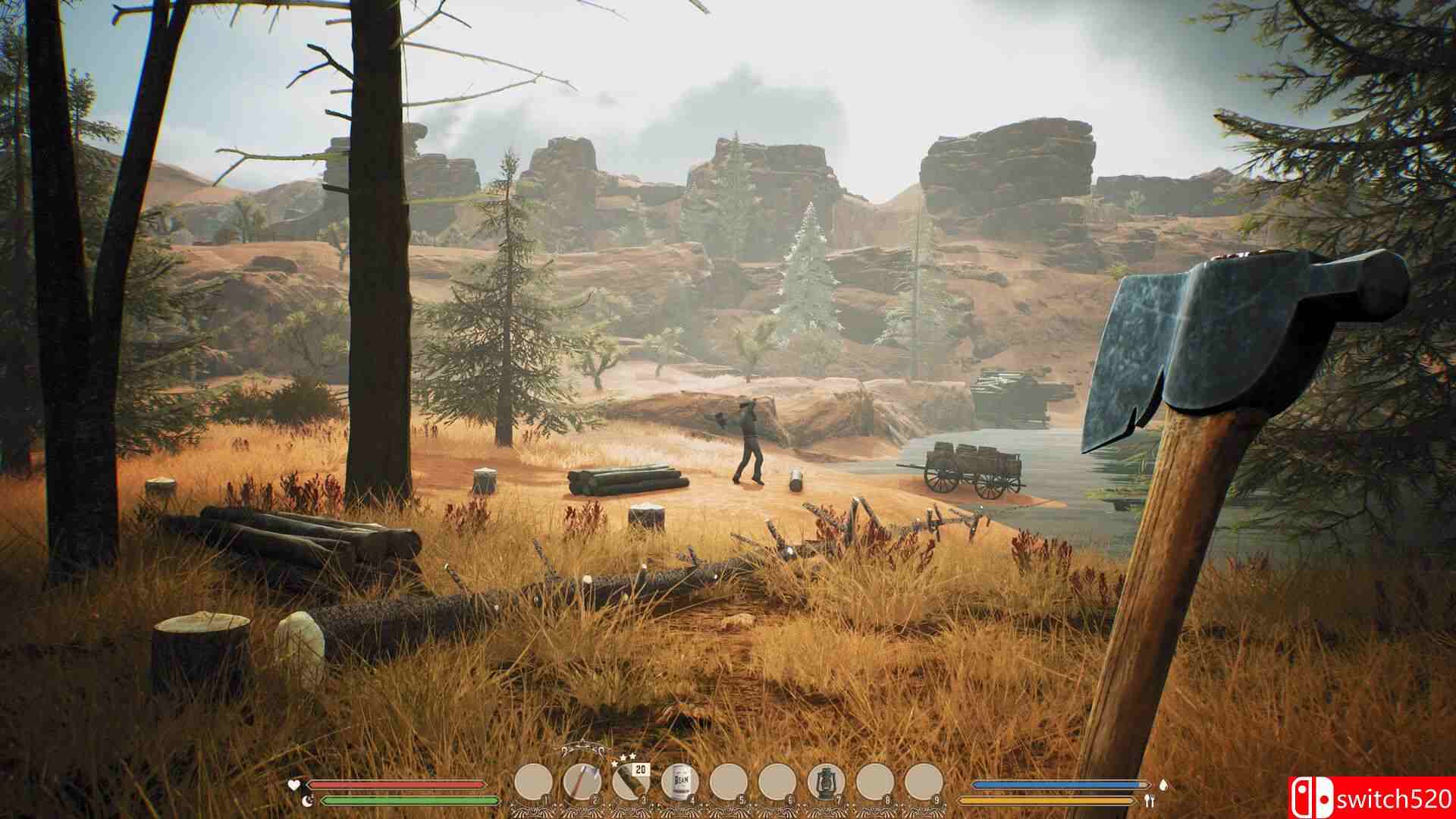Click the moon icon near the sleep bar

point(307,801)
